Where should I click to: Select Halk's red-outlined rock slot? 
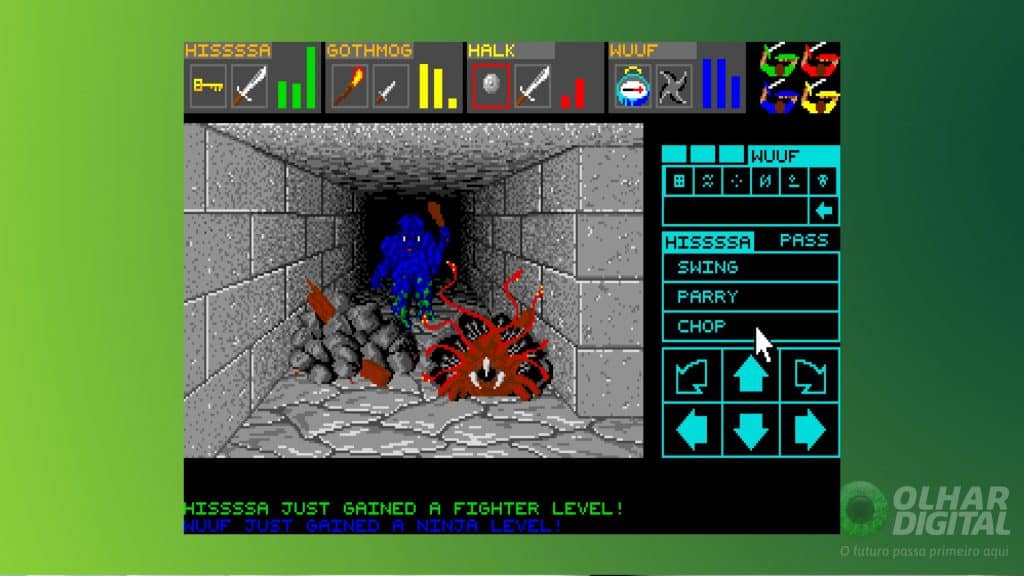tap(491, 86)
